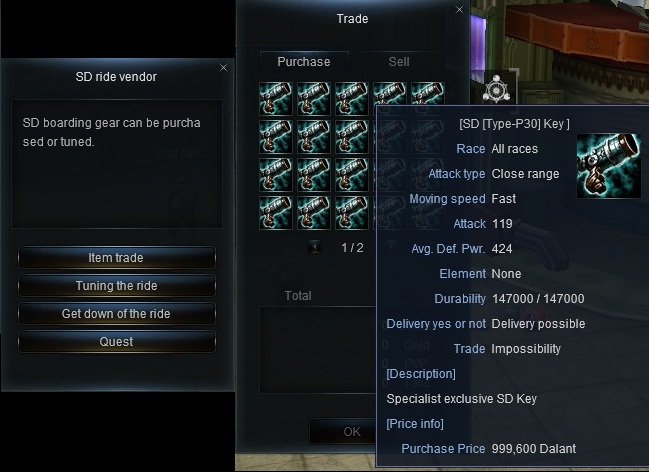
Task: Close the SD ride vendor window
Action: (223, 68)
